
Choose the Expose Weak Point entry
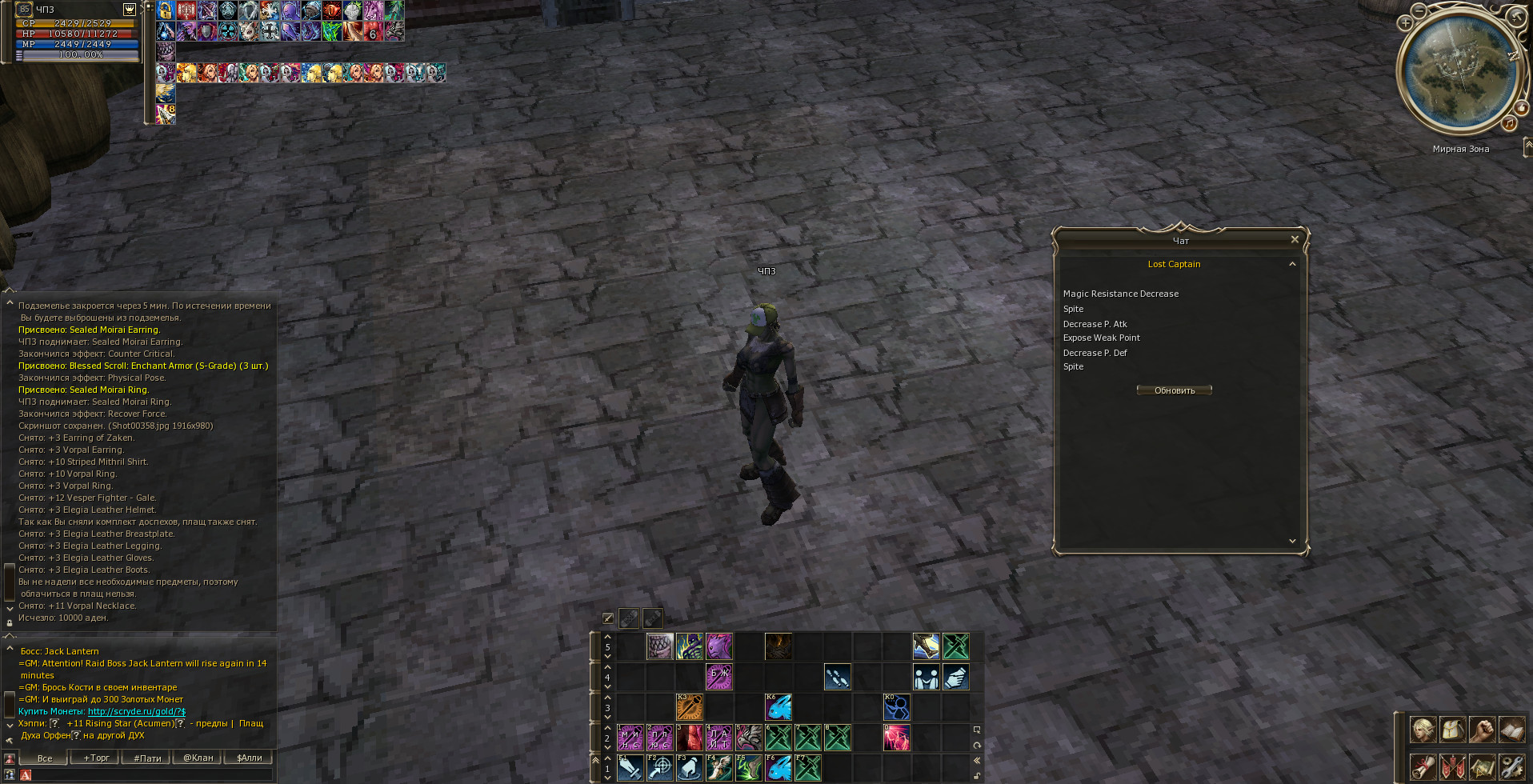click(1101, 338)
